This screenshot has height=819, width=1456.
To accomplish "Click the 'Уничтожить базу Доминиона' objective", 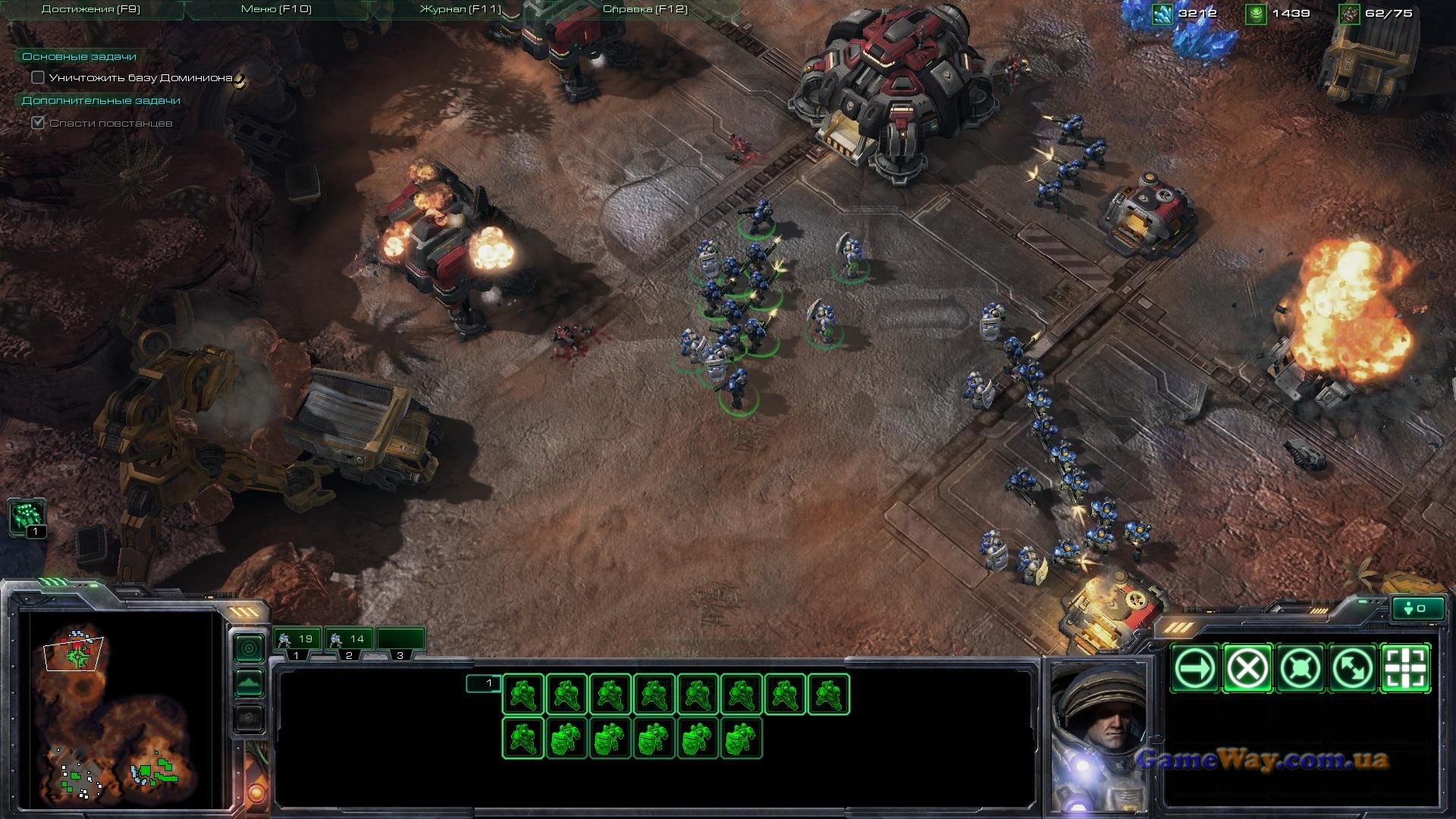I will (x=140, y=78).
